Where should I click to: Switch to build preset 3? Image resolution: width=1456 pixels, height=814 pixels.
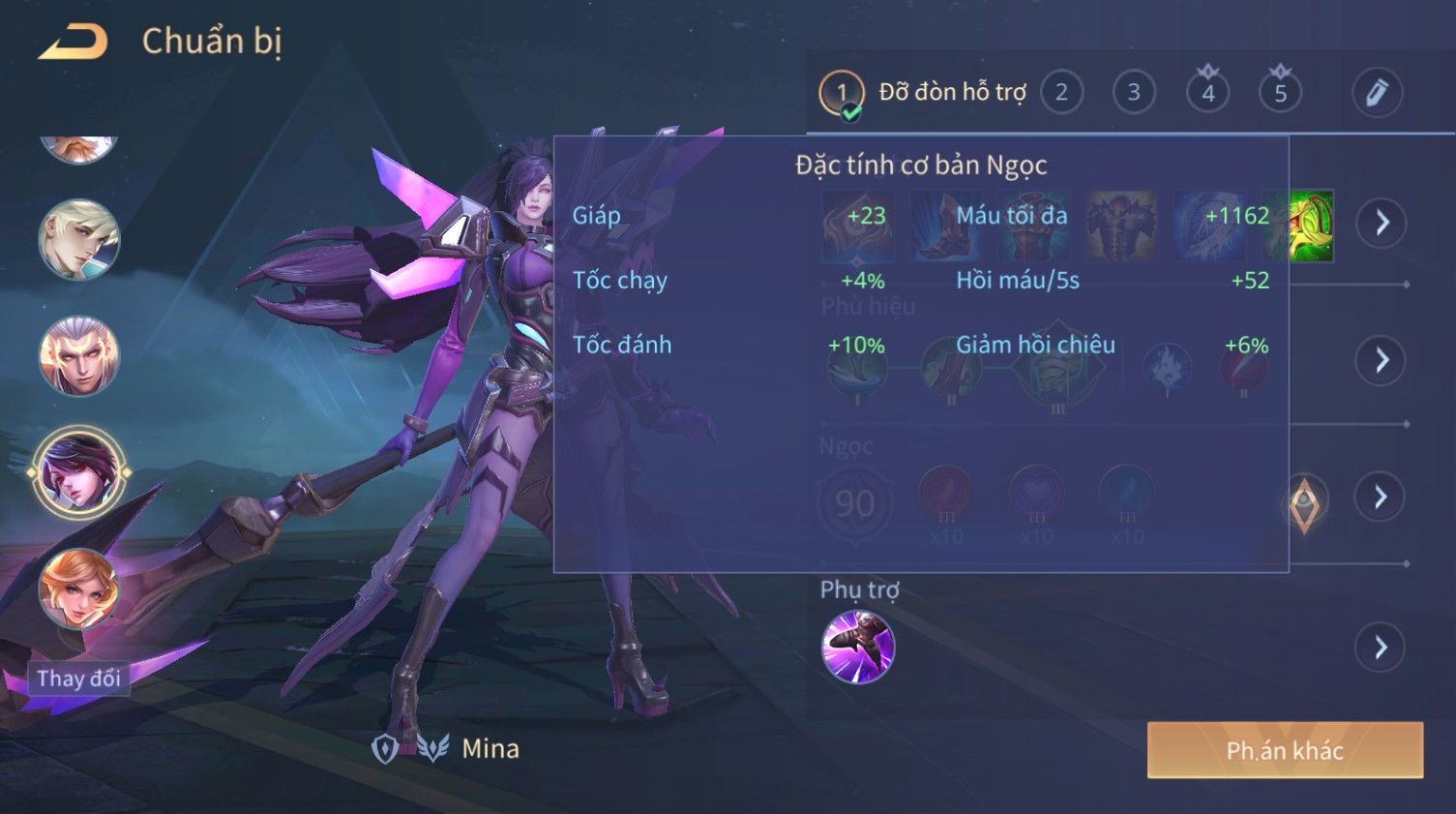coord(1133,93)
